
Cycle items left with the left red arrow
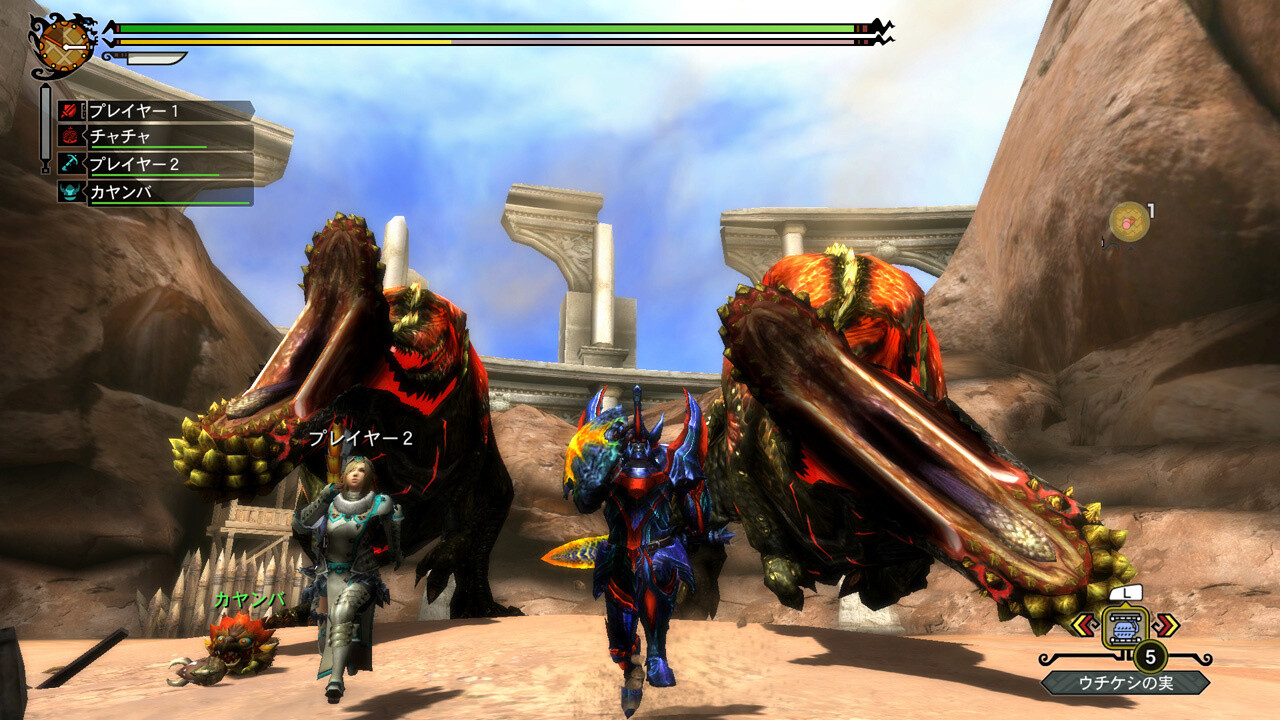tap(1087, 626)
